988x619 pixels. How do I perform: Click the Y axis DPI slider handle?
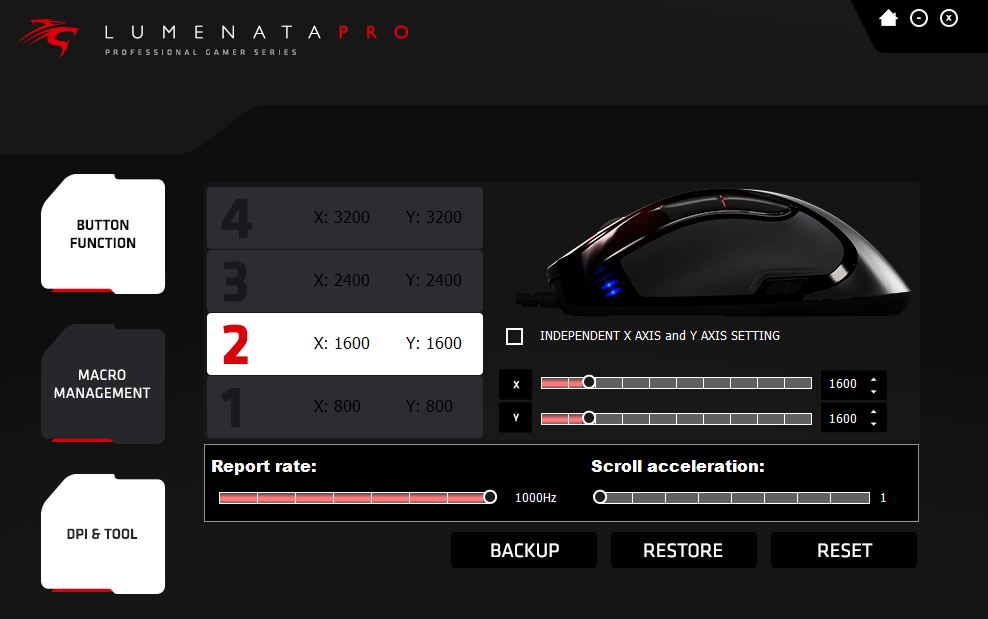click(x=589, y=418)
